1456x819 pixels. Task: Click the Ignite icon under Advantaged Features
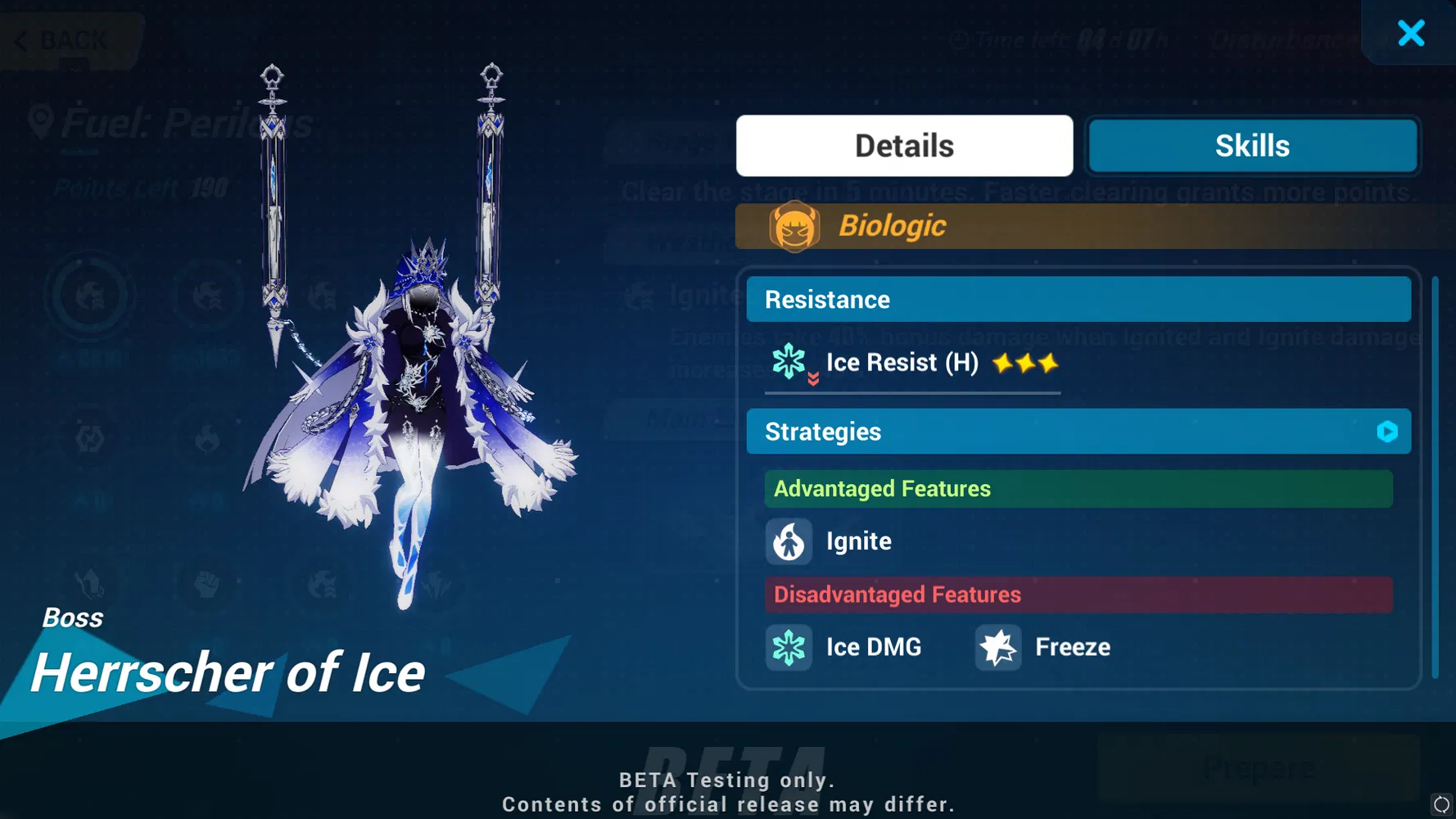click(x=789, y=541)
